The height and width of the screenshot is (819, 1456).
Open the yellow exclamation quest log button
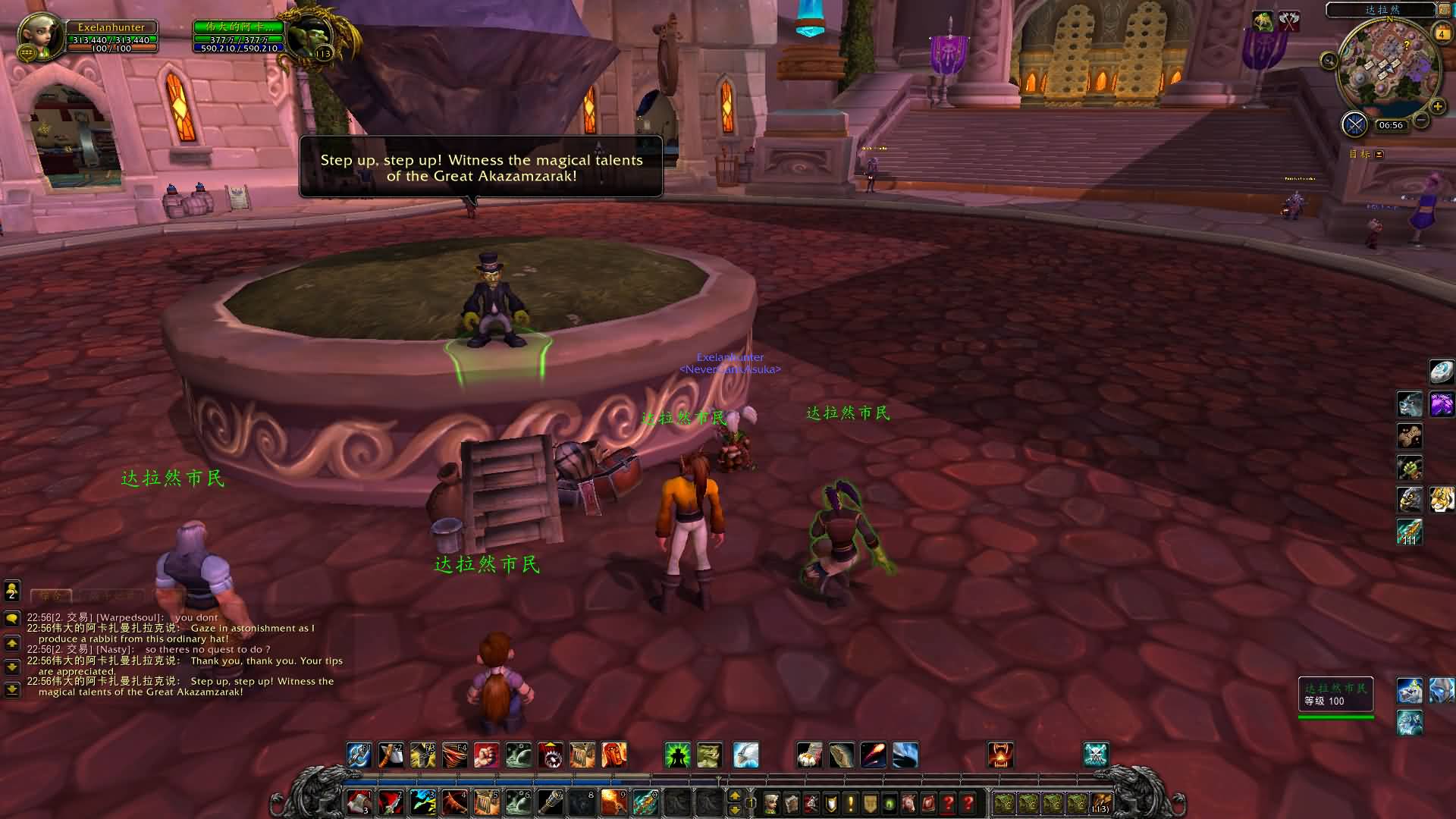[850, 802]
